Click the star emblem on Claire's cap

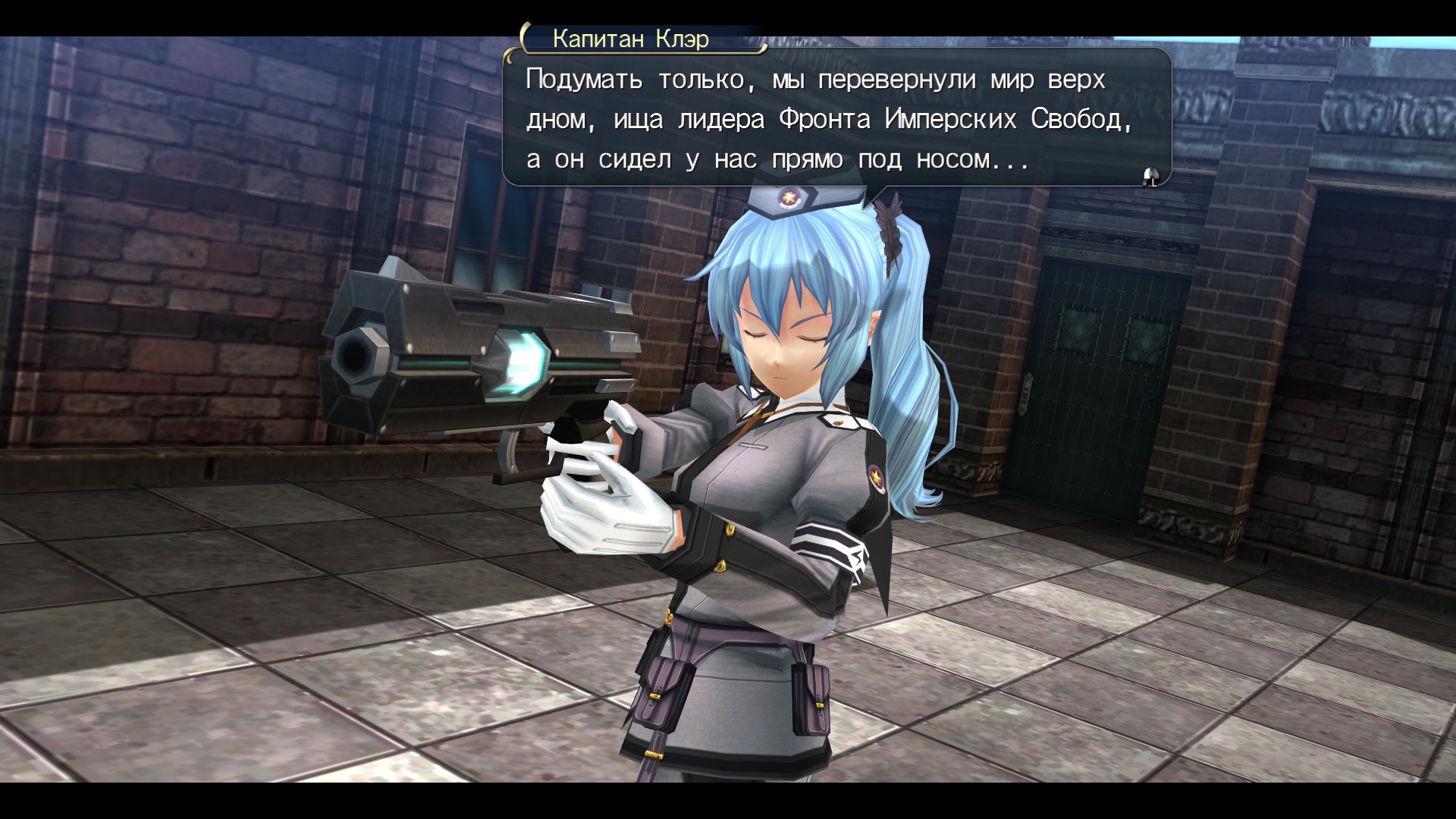point(792,198)
